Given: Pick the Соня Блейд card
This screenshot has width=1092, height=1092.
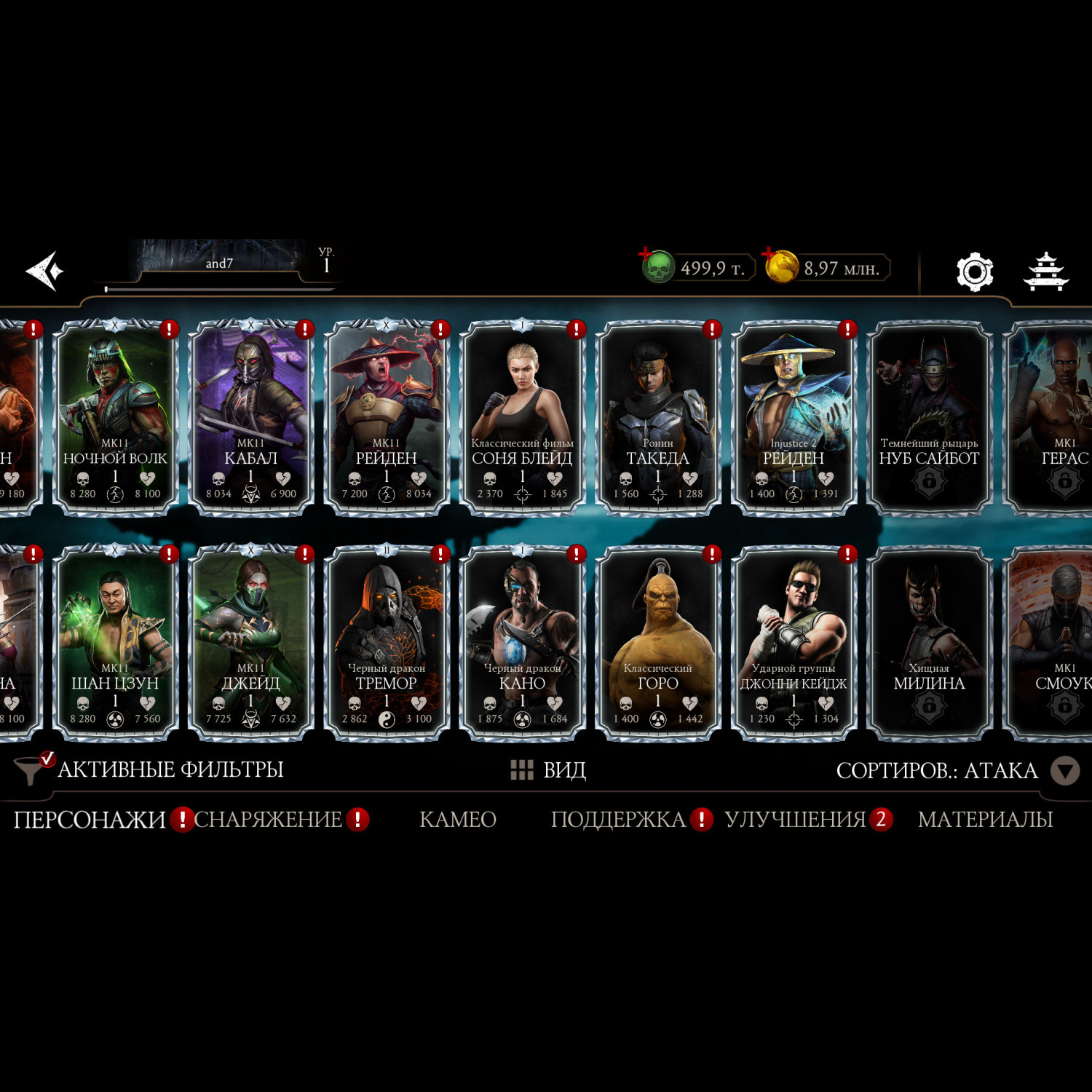Looking at the screenshot, I should 522,418.
